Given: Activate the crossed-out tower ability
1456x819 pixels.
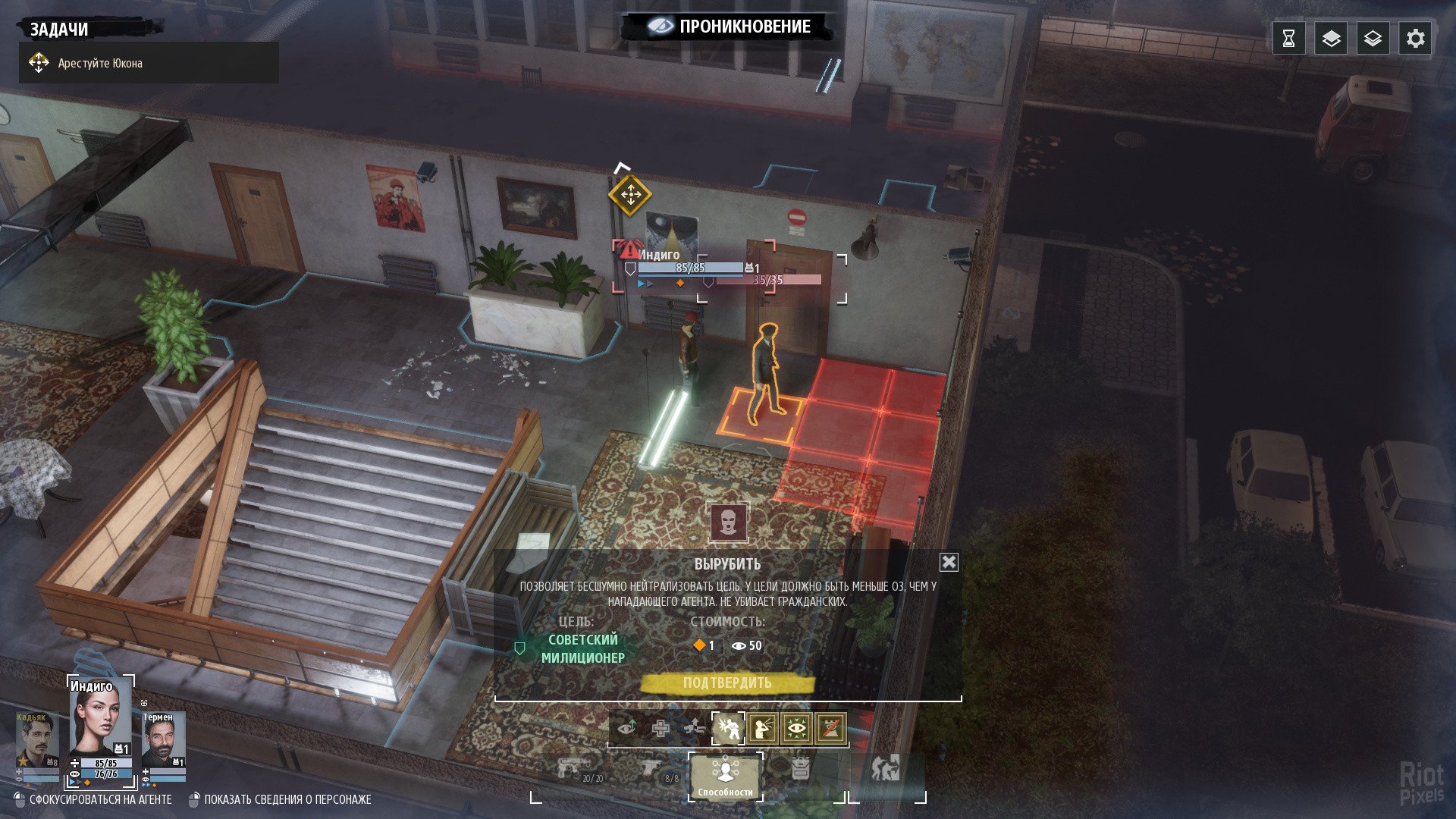Looking at the screenshot, I should [x=830, y=729].
